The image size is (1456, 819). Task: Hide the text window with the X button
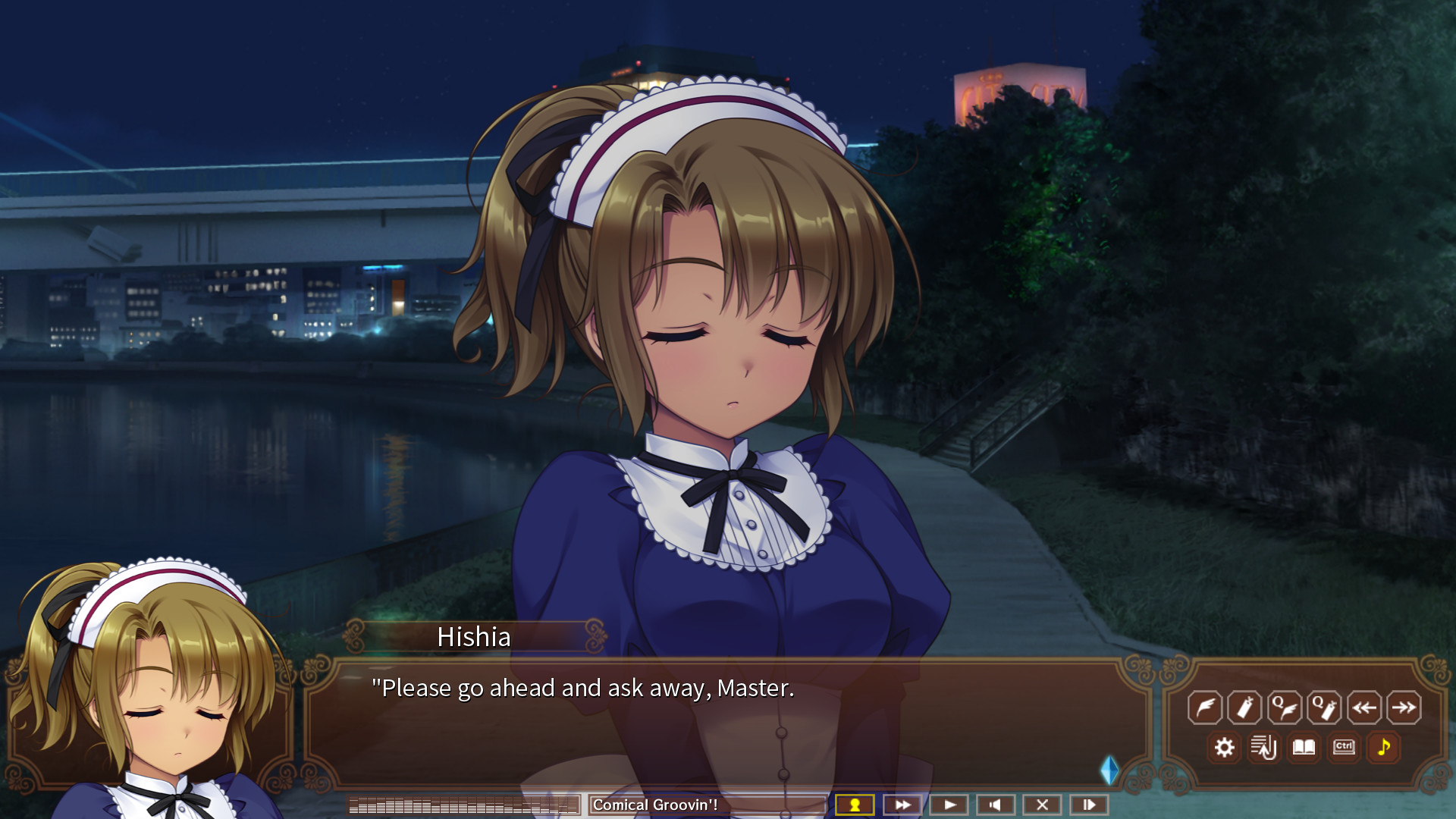tap(1043, 805)
